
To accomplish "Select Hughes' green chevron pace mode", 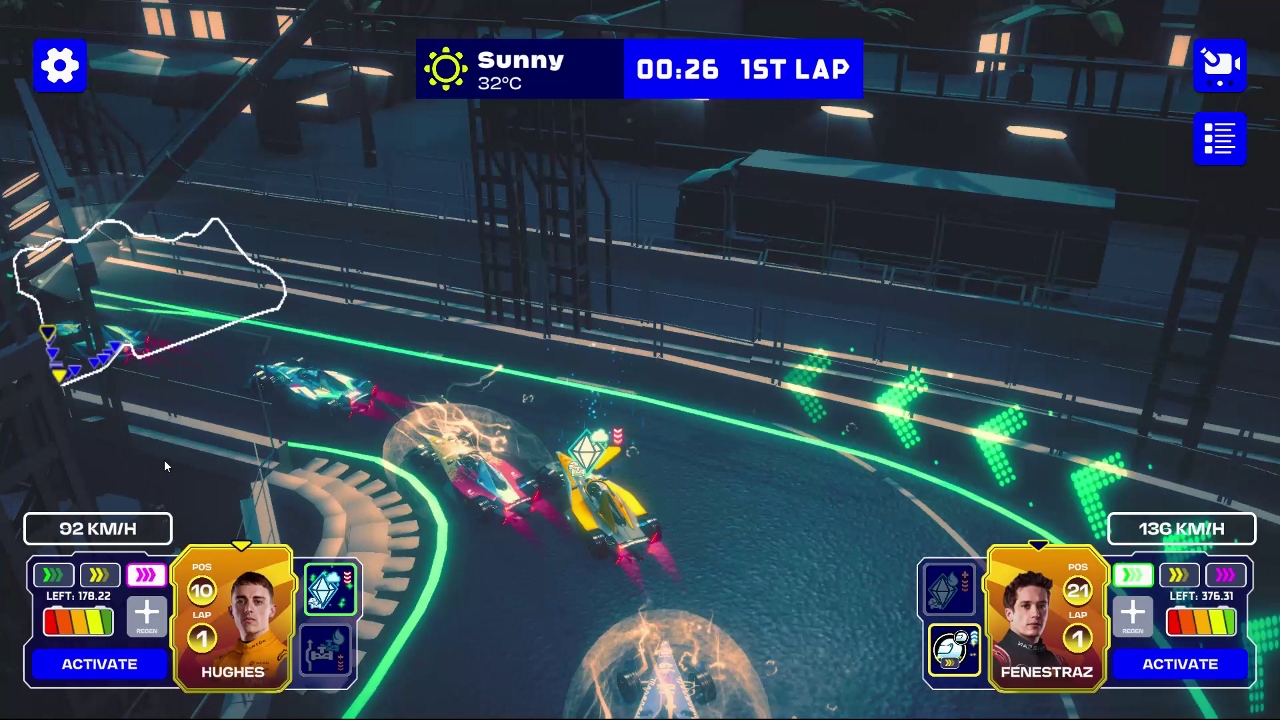I will [53, 575].
